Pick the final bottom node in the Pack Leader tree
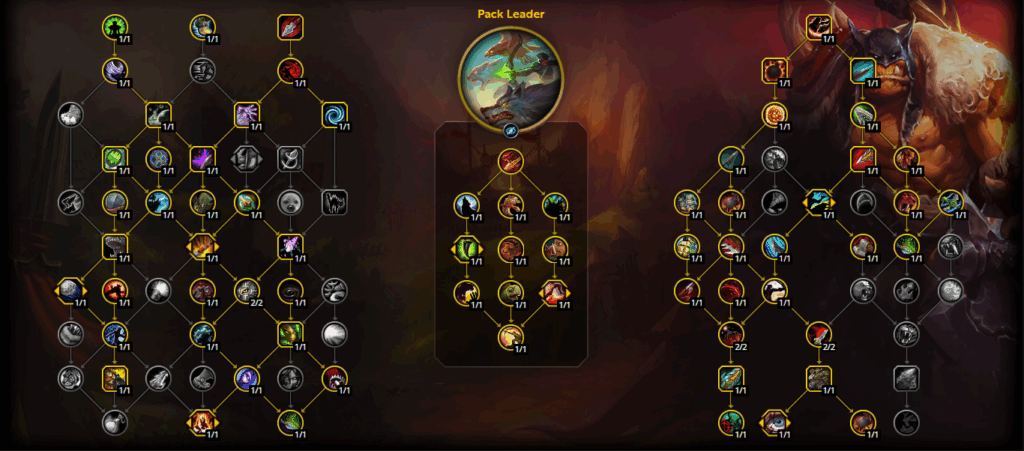 pos(510,337)
